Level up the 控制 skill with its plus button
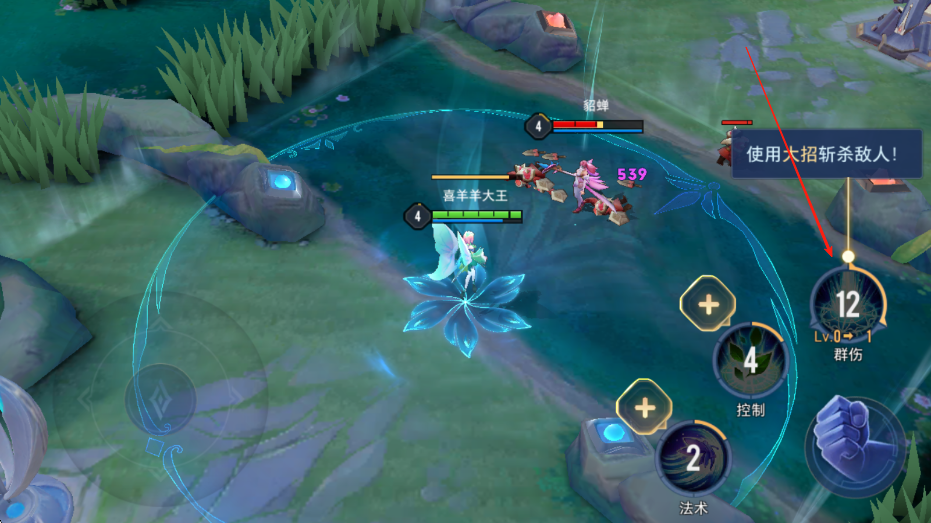This screenshot has width=931, height=523. [x=708, y=304]
